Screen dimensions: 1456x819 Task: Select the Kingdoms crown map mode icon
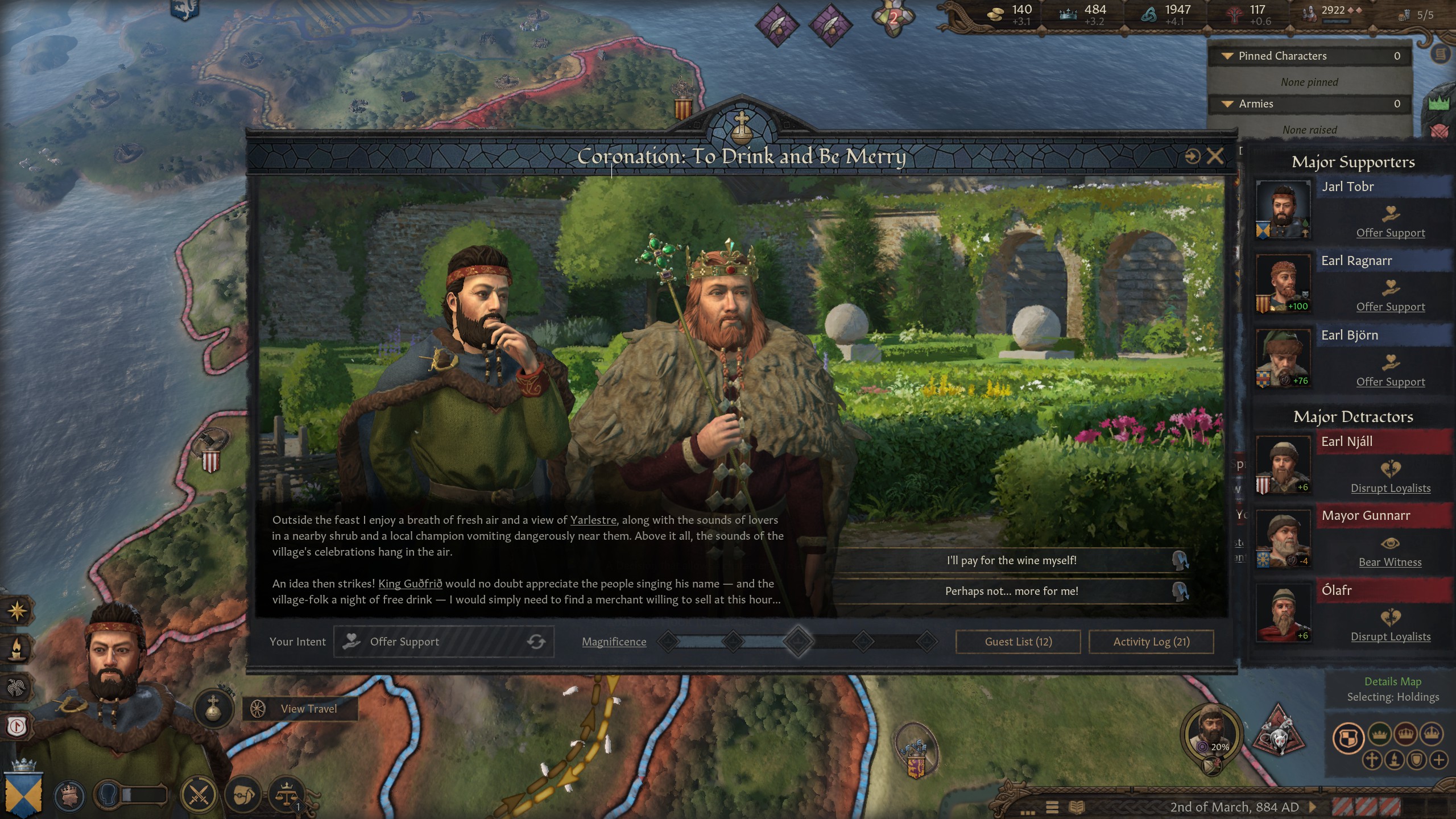1405,734
